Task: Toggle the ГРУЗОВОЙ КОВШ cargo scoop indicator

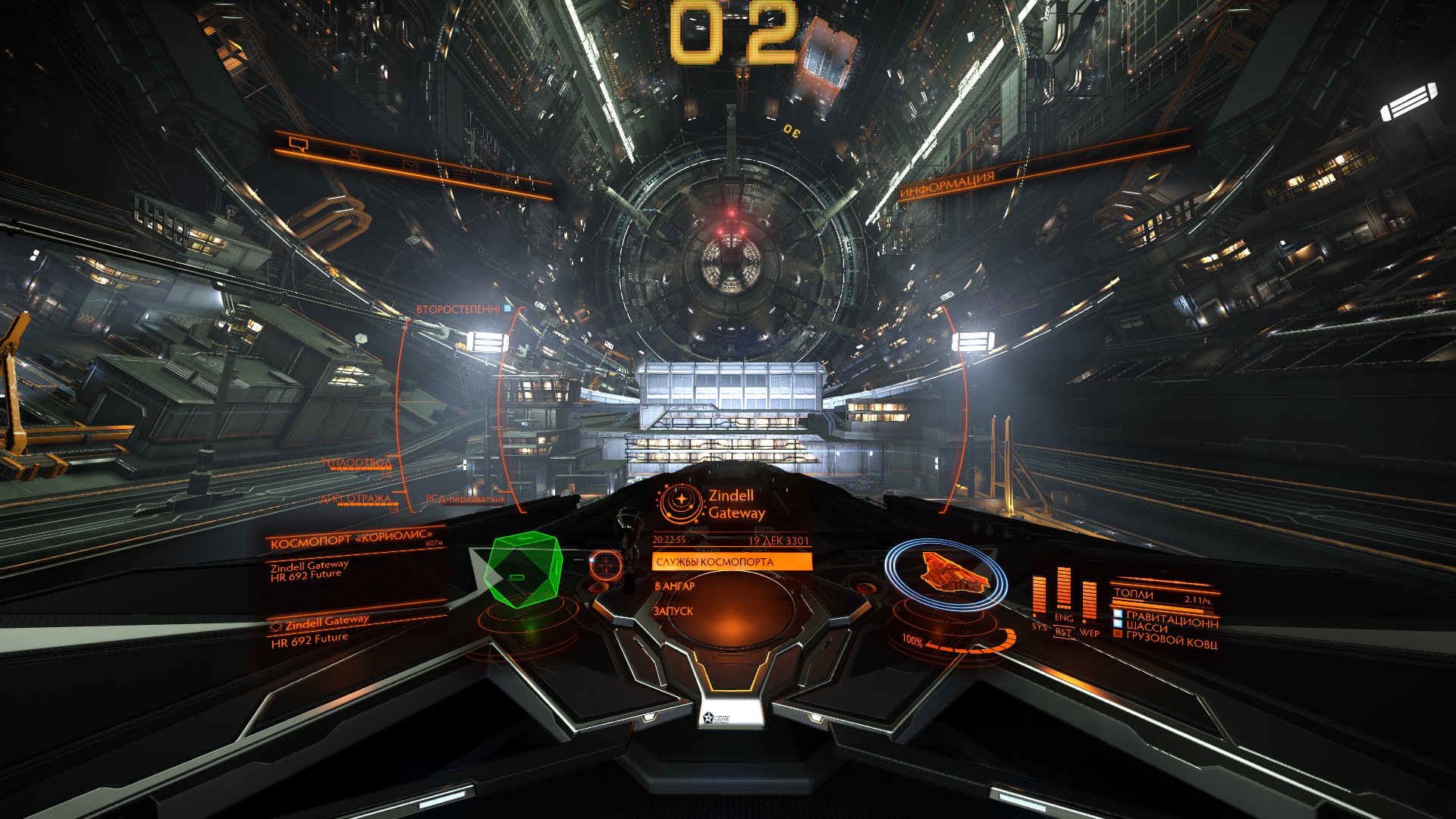Action: pos(1171,640)
